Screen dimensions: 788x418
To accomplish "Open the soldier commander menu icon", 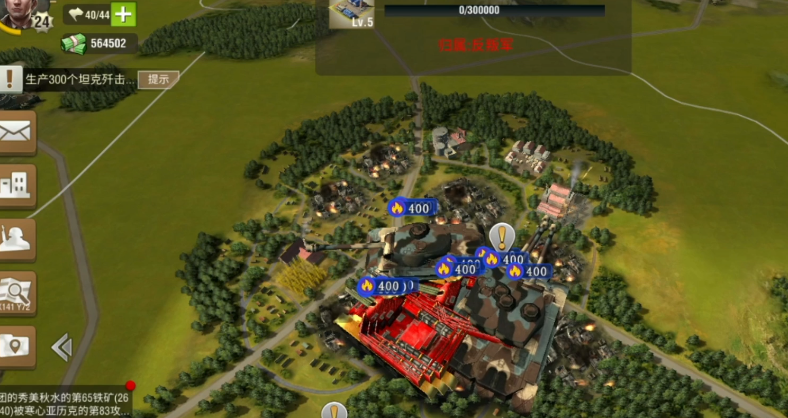I will pyautogui.click(x=16, y=238).
